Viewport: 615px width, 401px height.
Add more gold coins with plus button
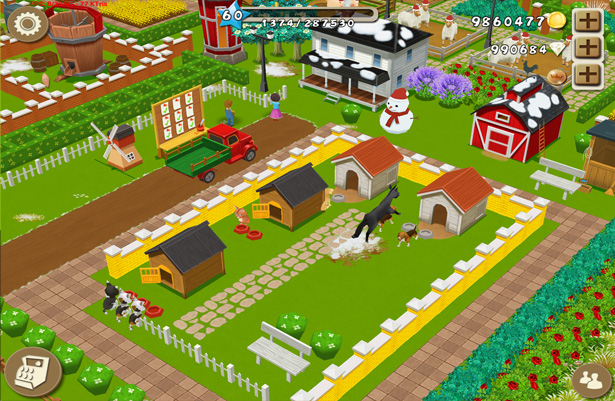(586, 21)
